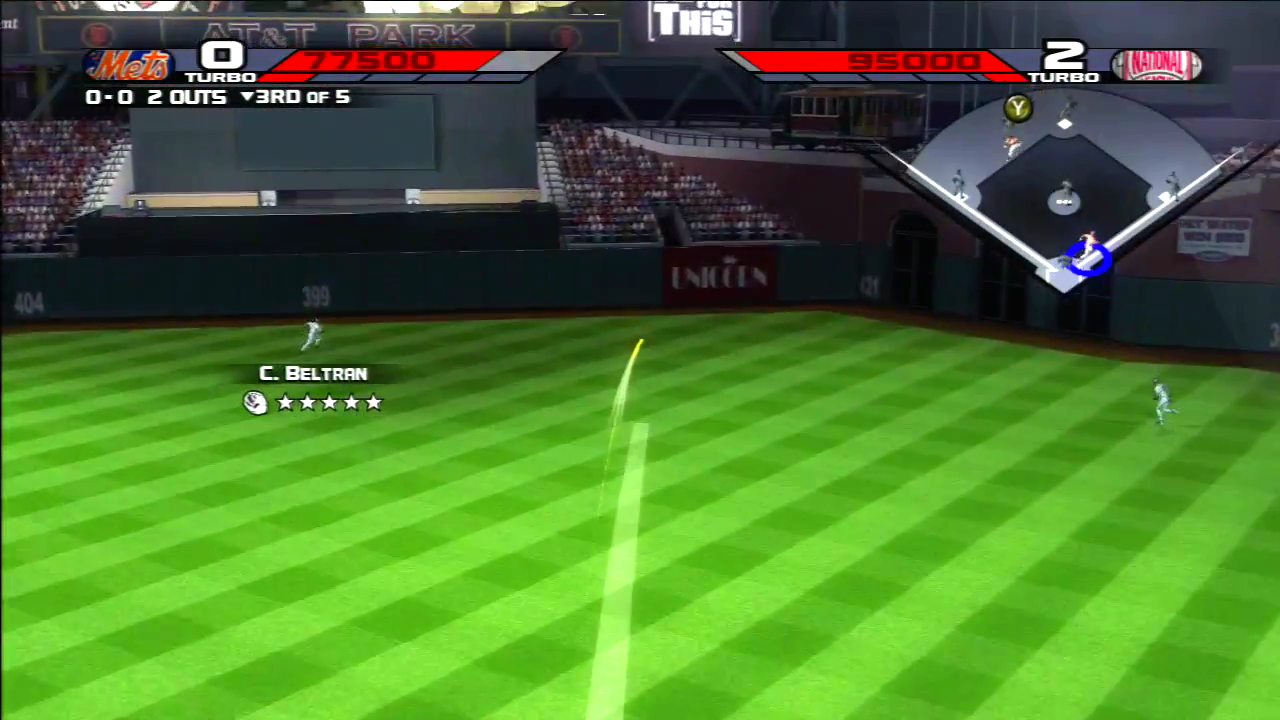Screen dimensions: 1280x720
Task: Click the glove icon beside Beltran's stars
Action: pyautogui.click(x=255, y=403)
